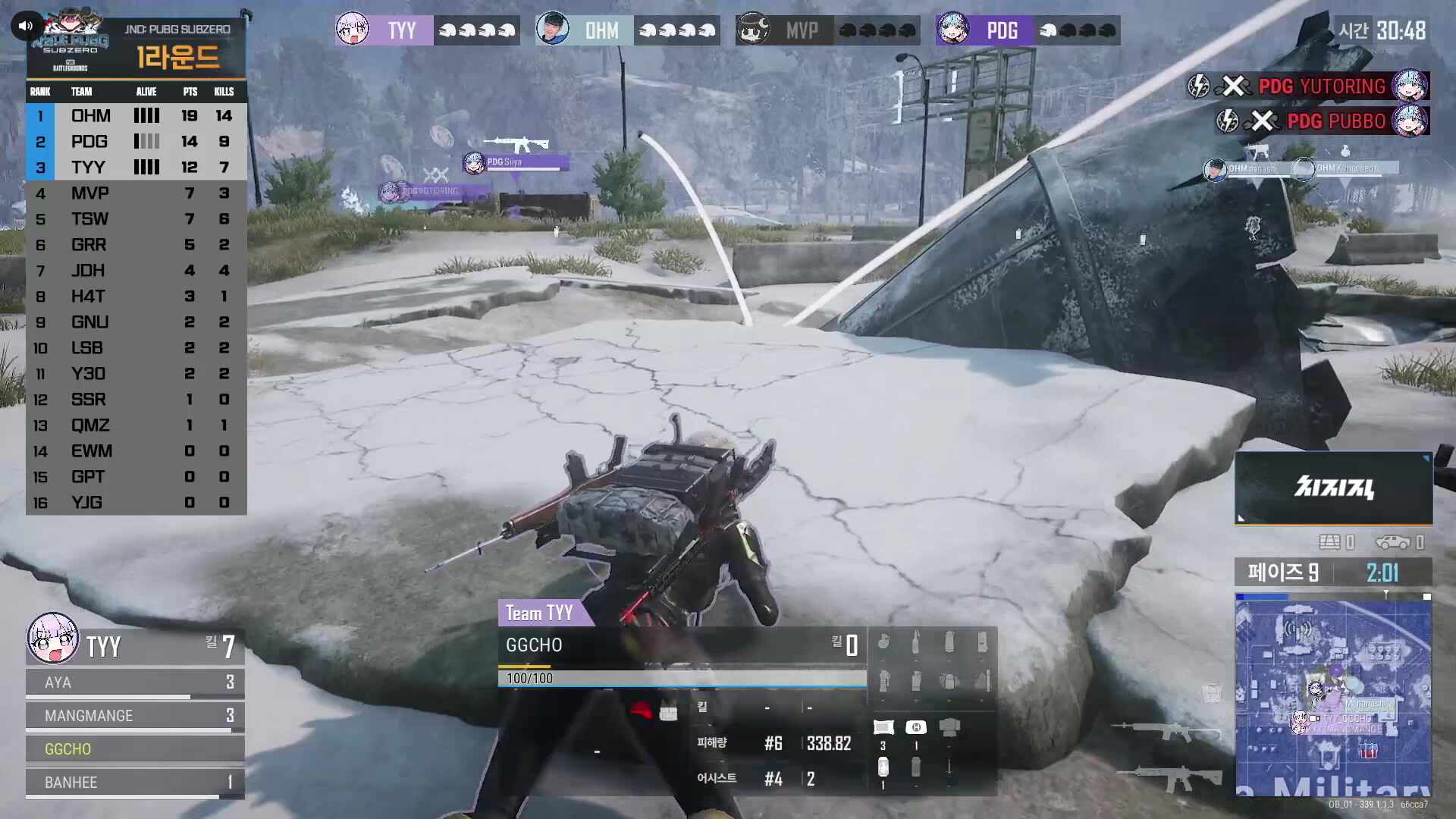Click the first aid kit item icon
Image resolution: width=1456 pixels, height=819 pixels.
pyautogui.click(x=916, y=726)
